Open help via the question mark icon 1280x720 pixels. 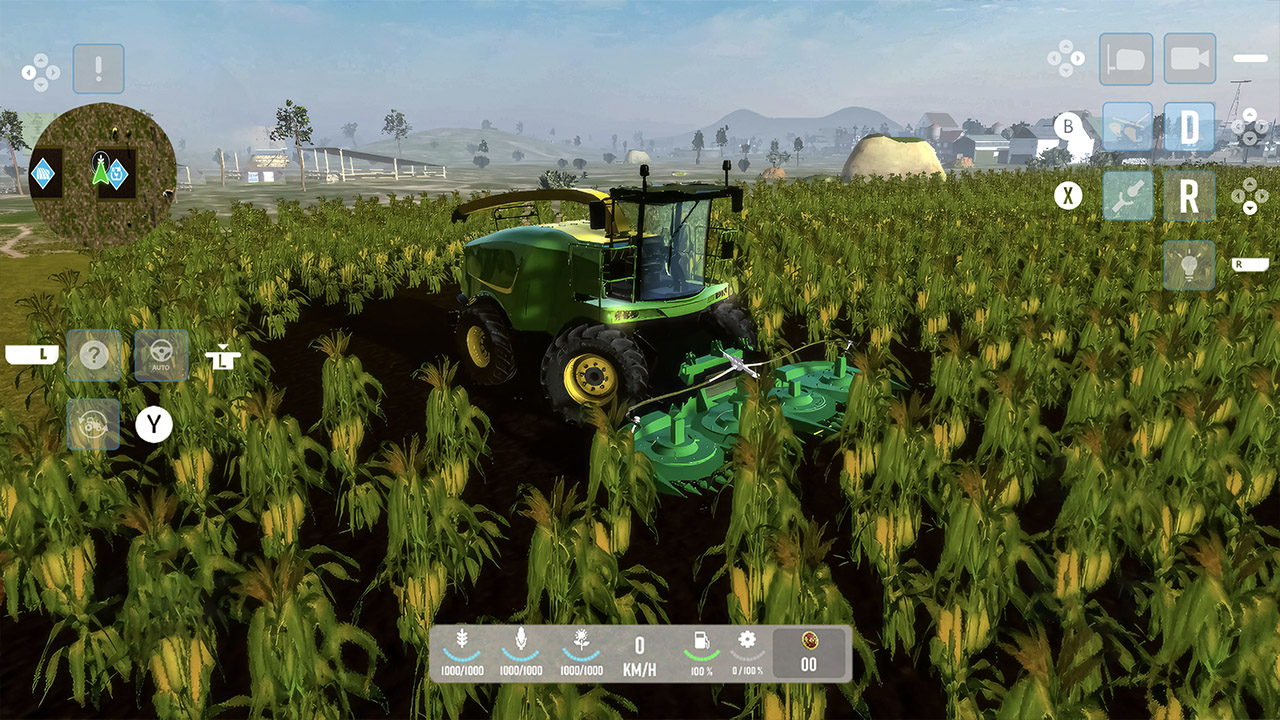pos(95,355)
